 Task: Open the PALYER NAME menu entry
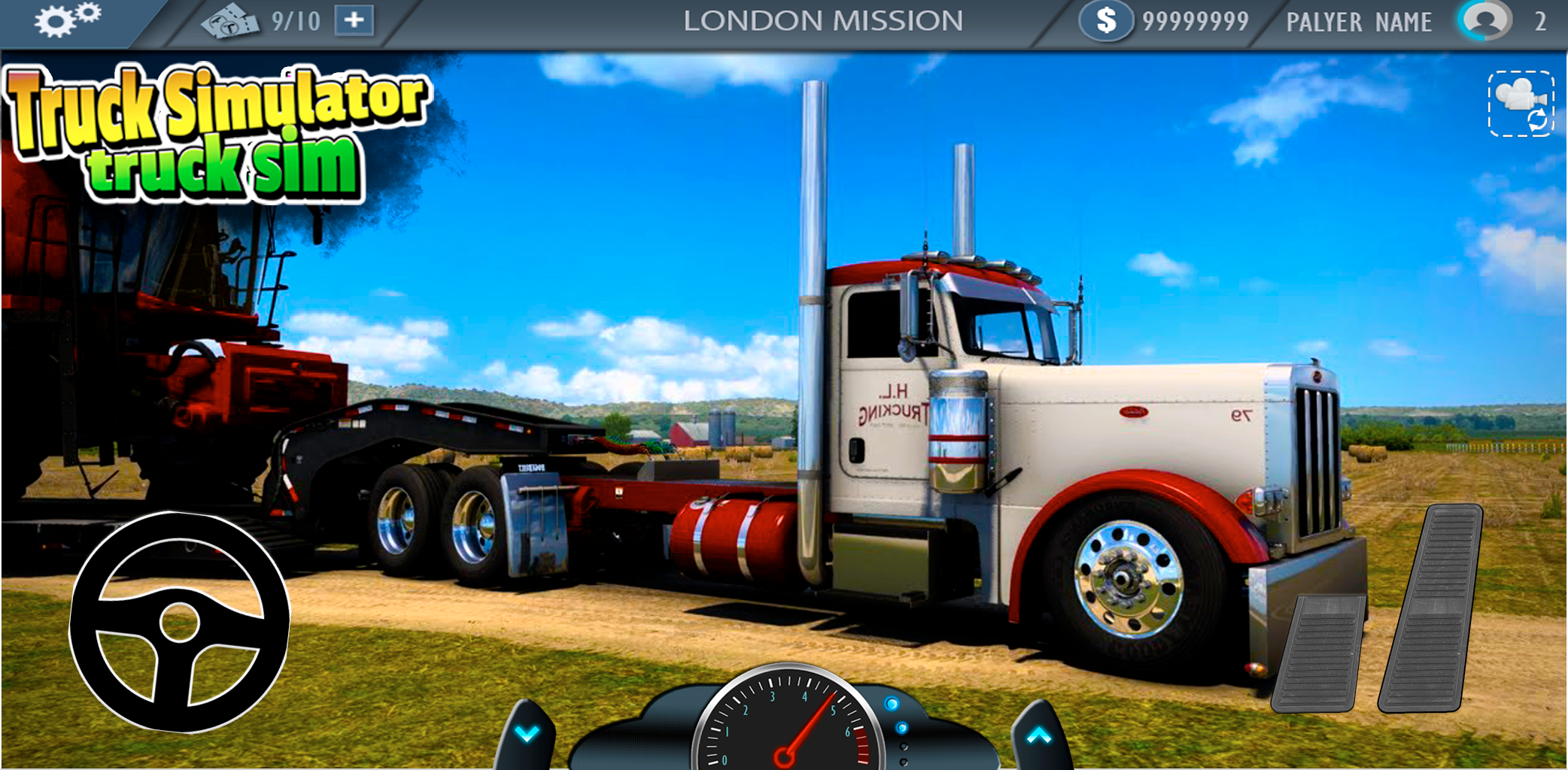coord(1358,20)
